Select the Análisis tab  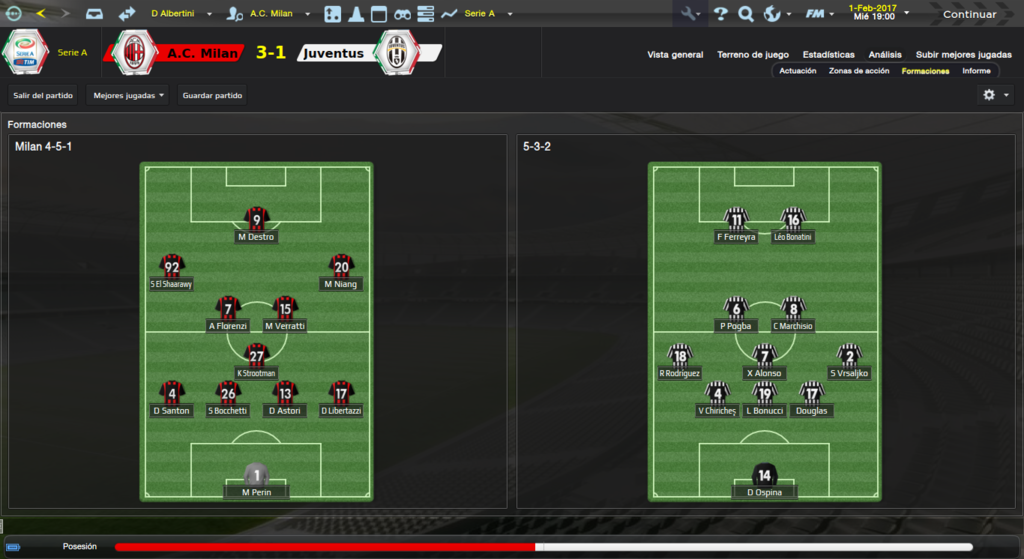(x=885, y=55)
